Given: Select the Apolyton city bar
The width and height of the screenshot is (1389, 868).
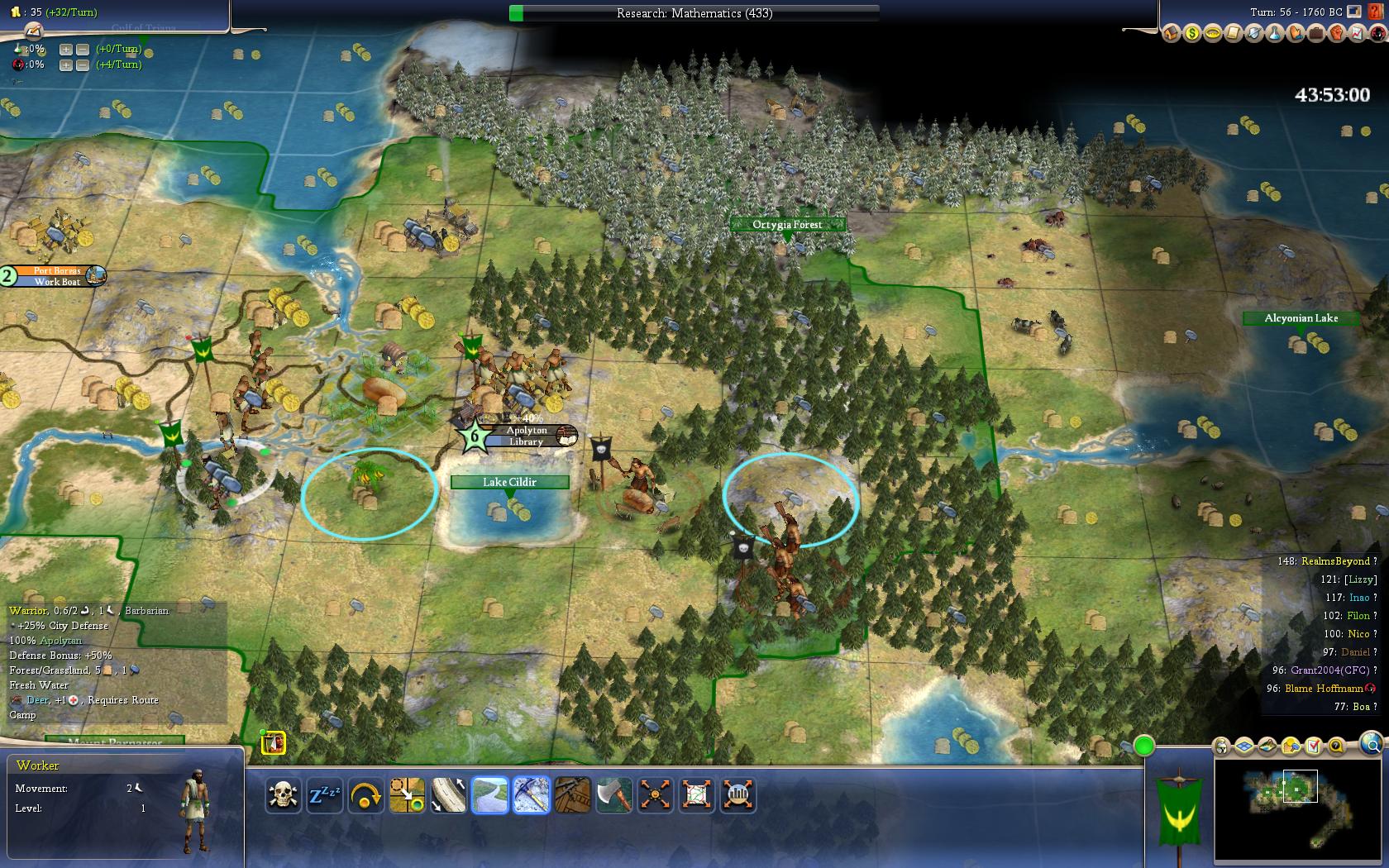Looking at the screenshot, I should click(x=527, y=436).
